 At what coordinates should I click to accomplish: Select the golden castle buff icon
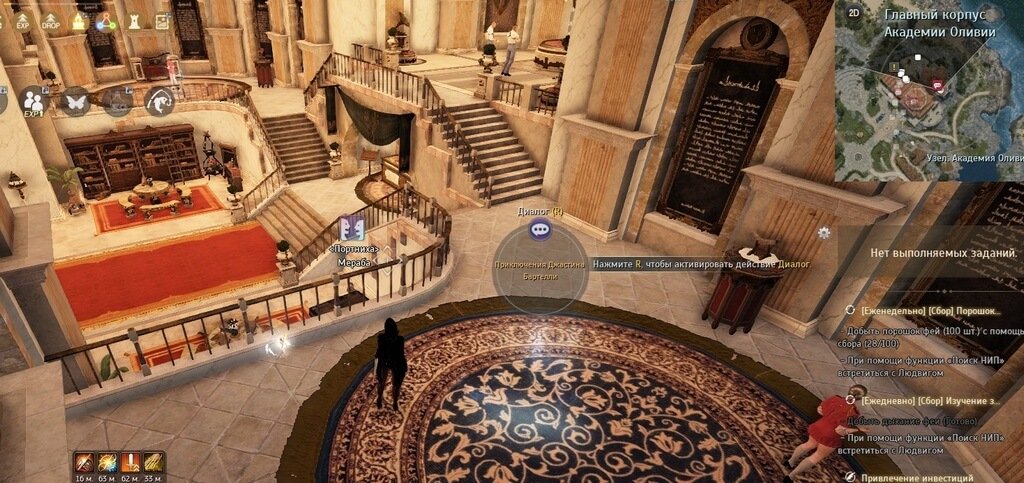pyautogui.click(x=78, y=20)
